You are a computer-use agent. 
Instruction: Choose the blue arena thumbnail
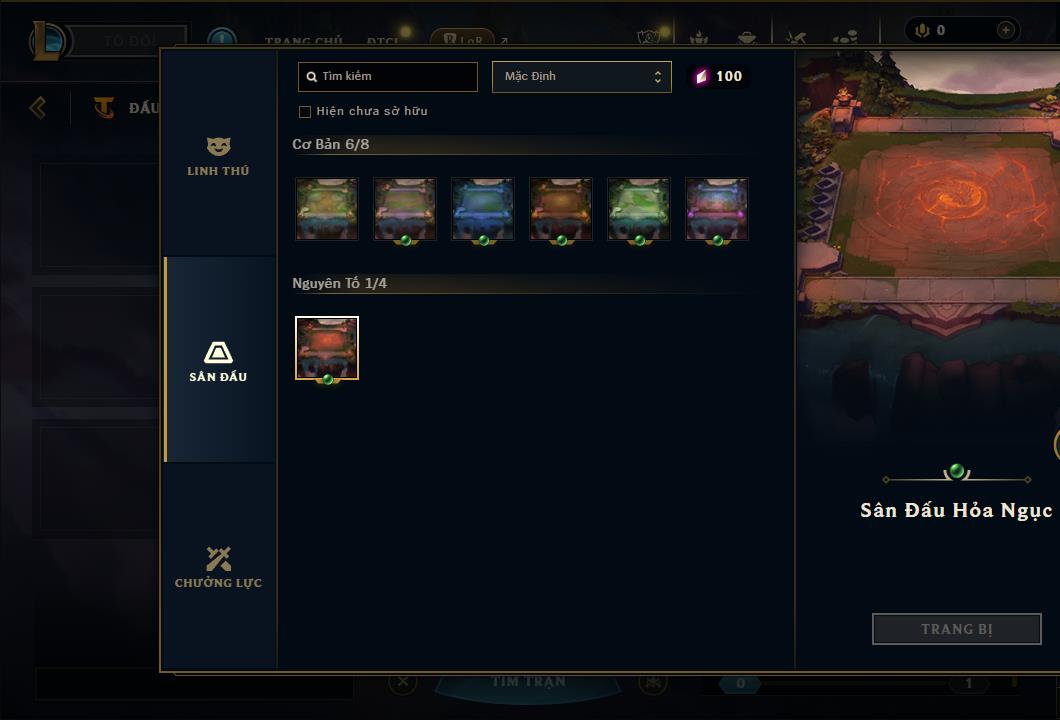click(x=483, y=209)
